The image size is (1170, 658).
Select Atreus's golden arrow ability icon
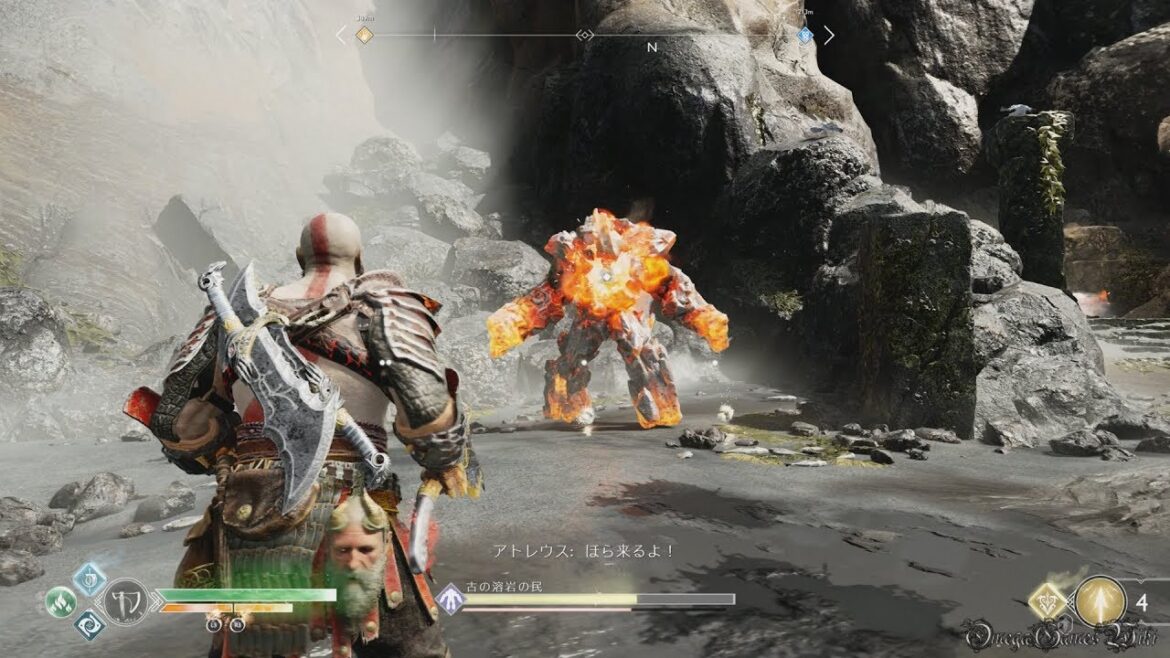[1100, 601]
